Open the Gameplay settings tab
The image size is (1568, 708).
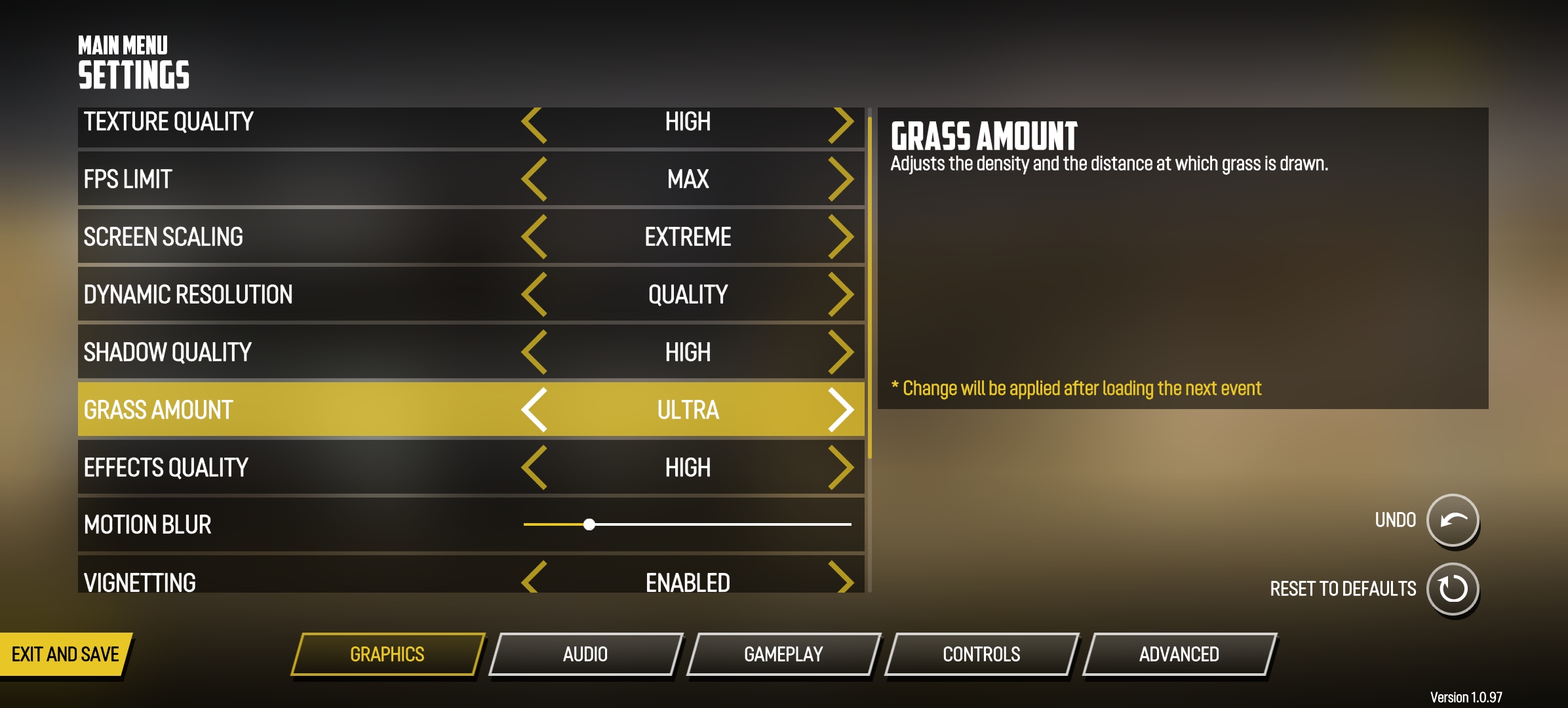click(783, 654)
